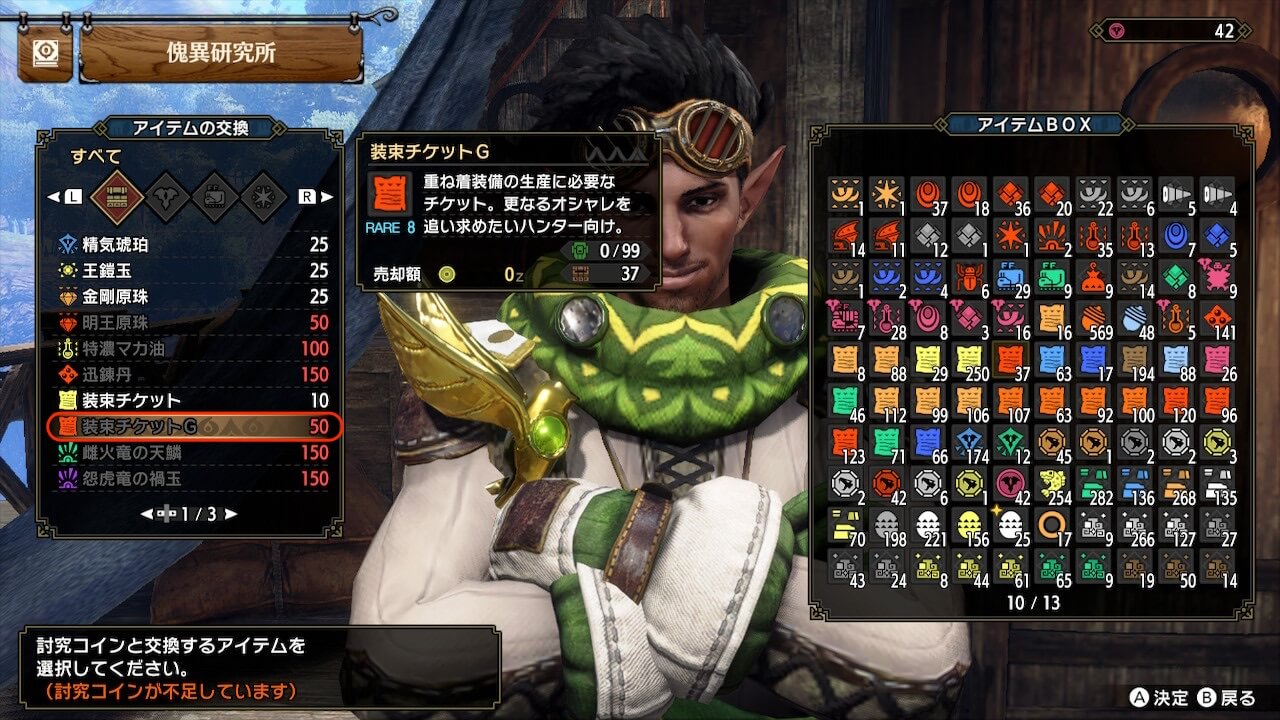This screenshot has height=720, width=1280.
Task: Switch to the ticket voucher category tab
Action: tap(215, 197)
